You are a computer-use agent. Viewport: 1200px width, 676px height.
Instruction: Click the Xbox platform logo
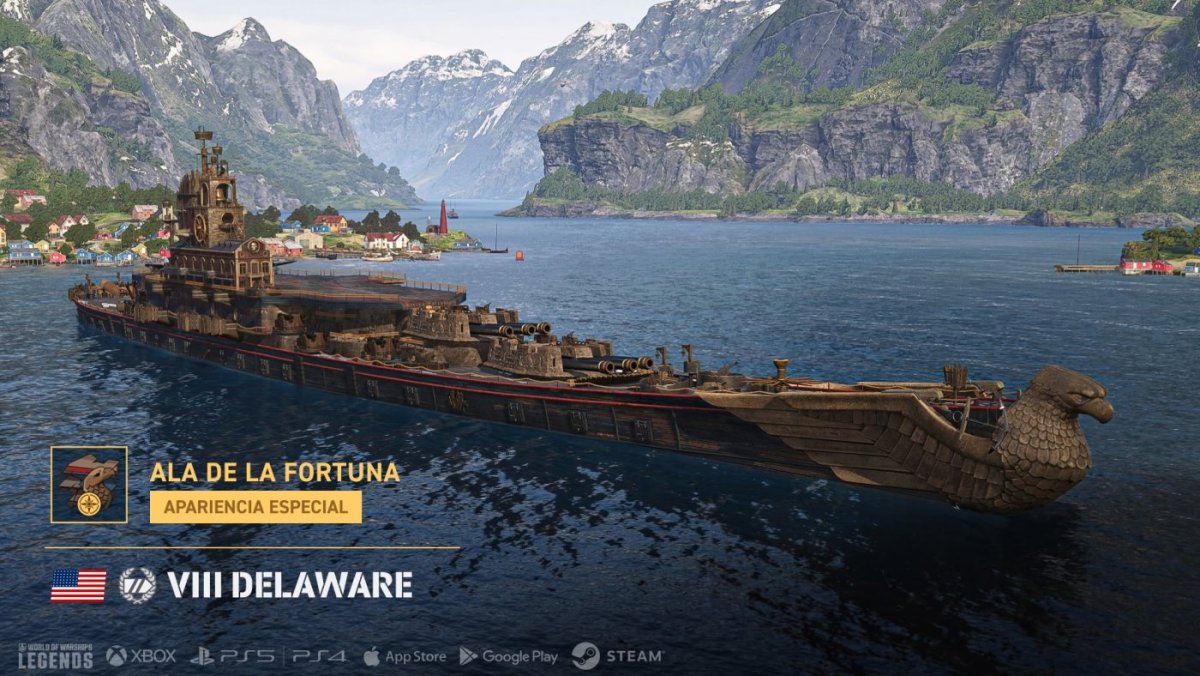141,656
